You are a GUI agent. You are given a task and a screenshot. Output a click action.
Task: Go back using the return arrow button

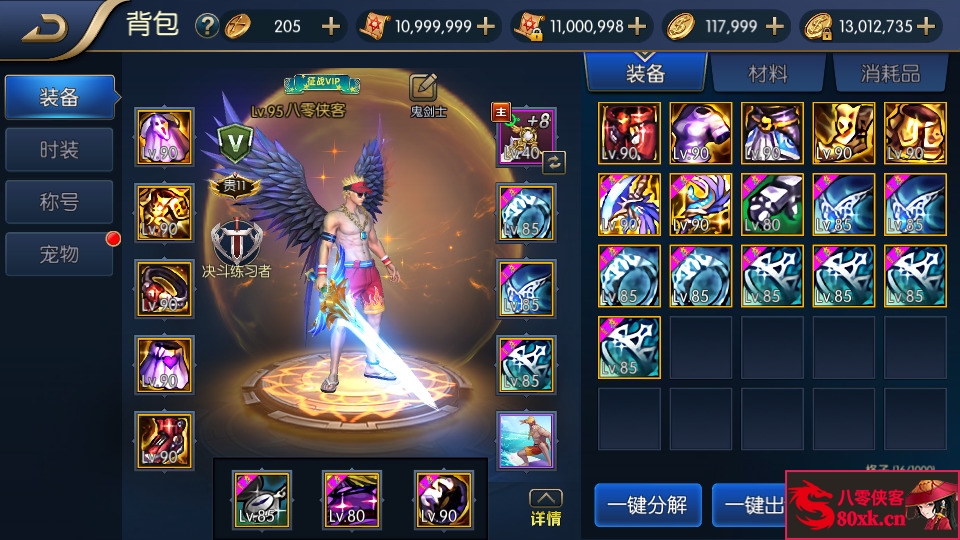coord(44,27)
